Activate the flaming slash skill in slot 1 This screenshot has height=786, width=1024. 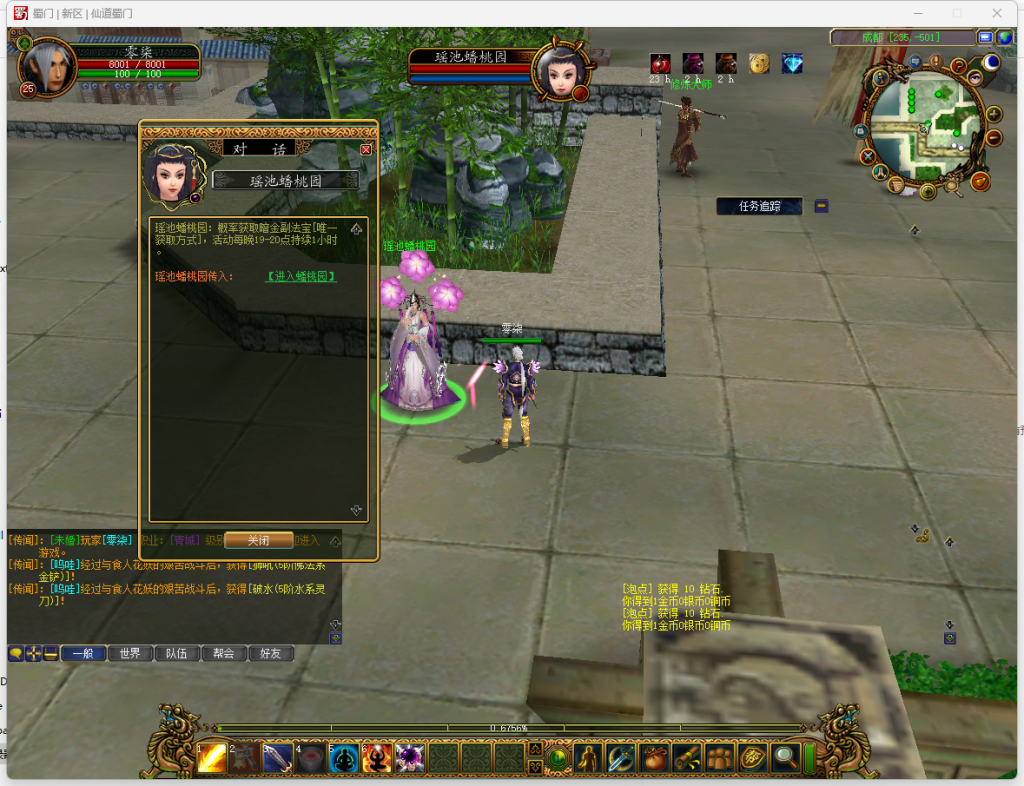coord(211,758)
